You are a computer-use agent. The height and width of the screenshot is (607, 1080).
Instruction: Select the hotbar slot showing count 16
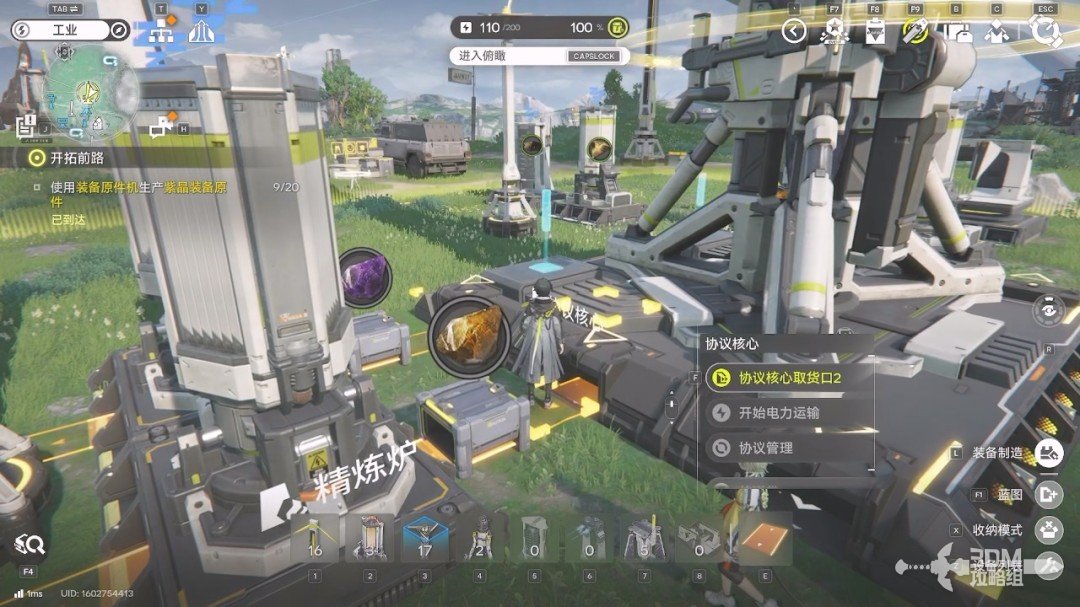click(x=315, y=540)
